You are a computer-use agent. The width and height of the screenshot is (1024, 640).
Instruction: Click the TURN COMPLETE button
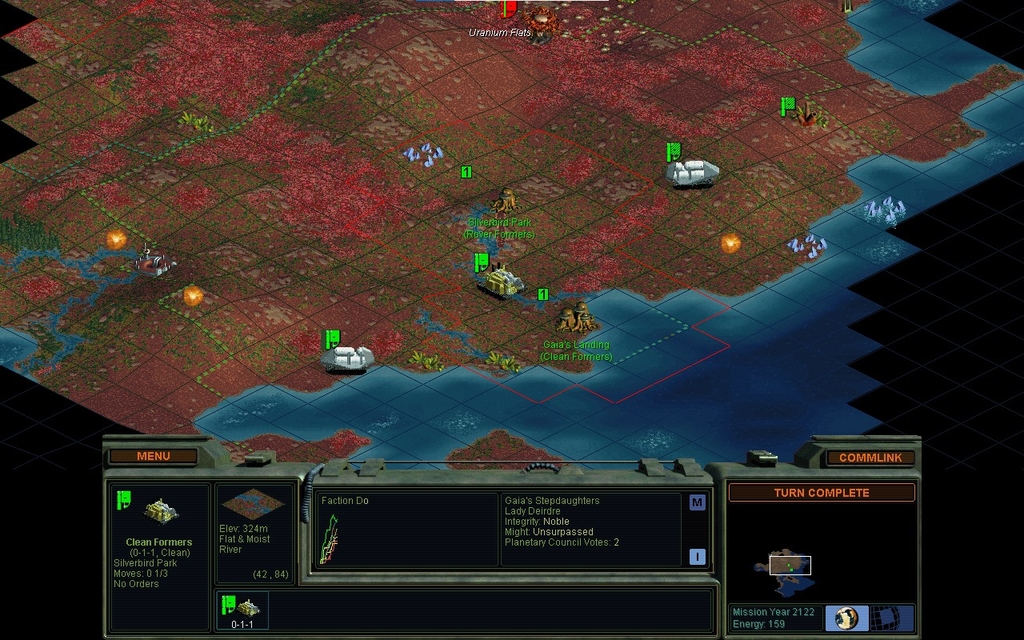821,493
